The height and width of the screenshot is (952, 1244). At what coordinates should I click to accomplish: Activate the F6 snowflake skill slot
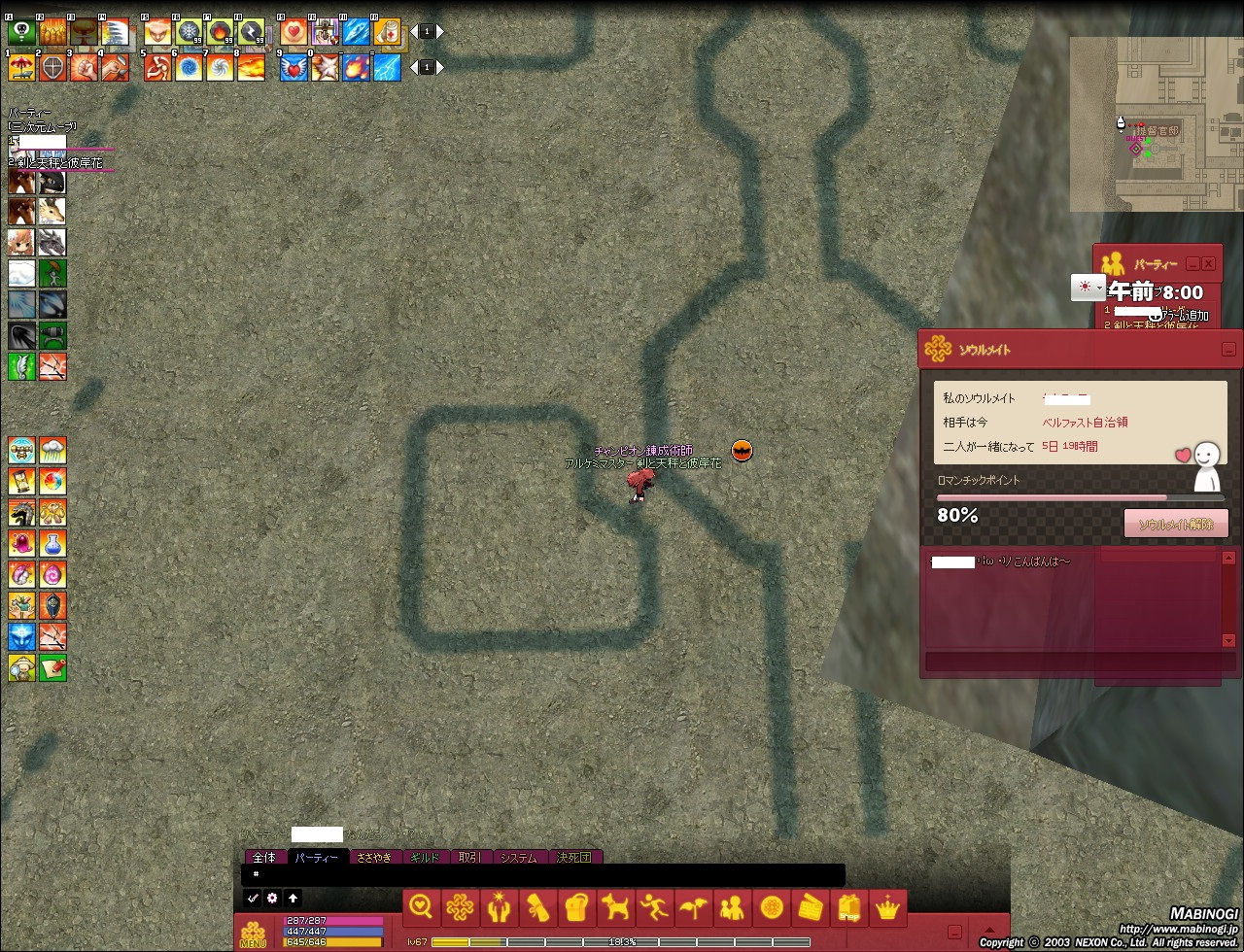click(x=189, y=32)
